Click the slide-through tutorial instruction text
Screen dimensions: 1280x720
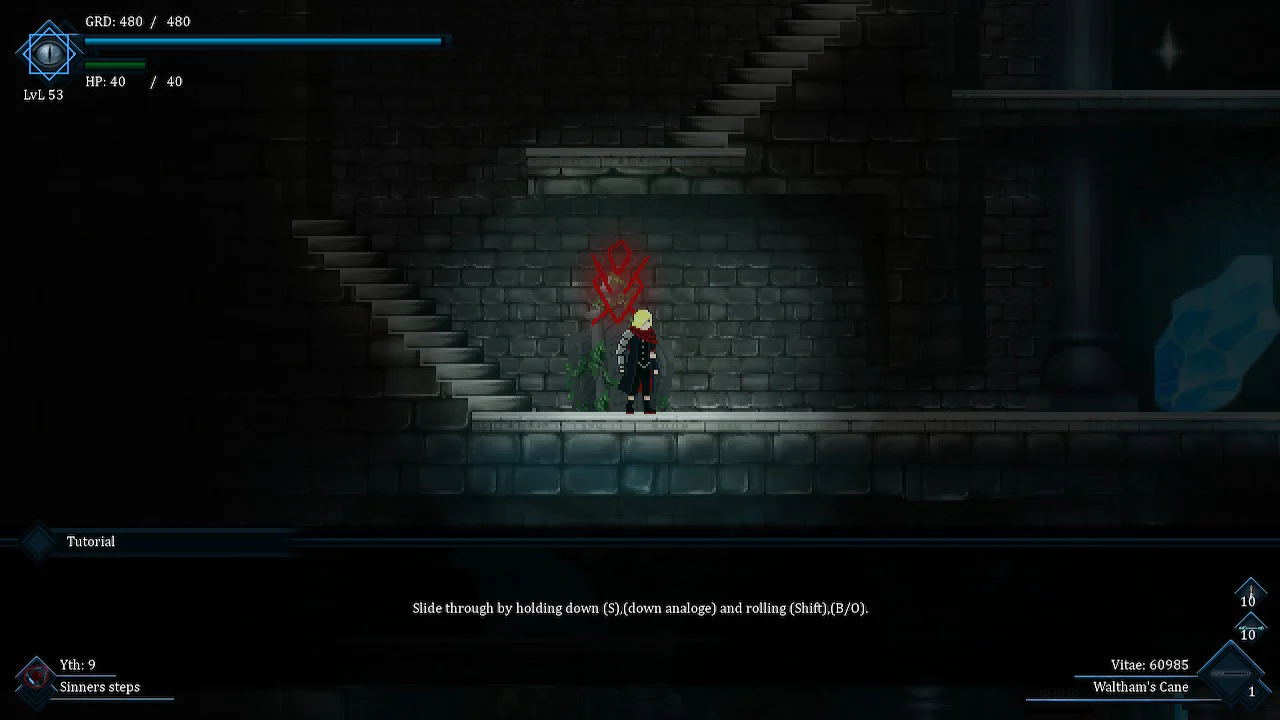tap(640, 608)
